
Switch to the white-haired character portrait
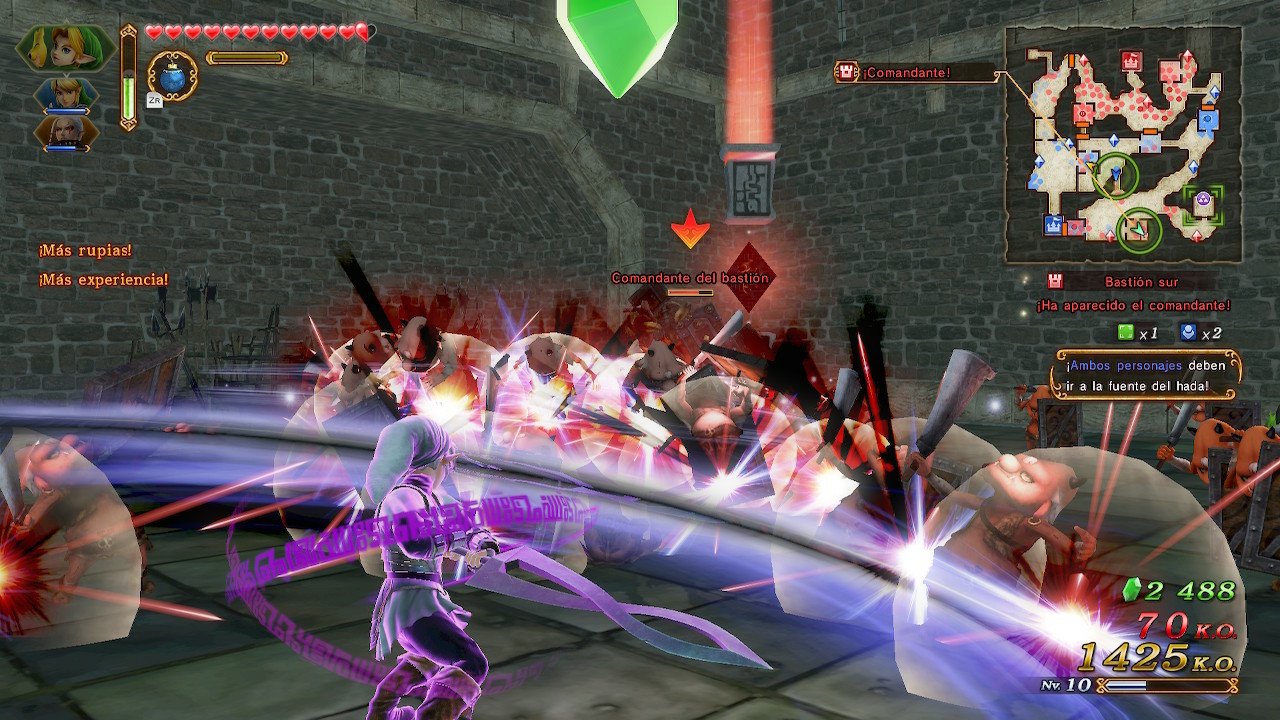67,133
